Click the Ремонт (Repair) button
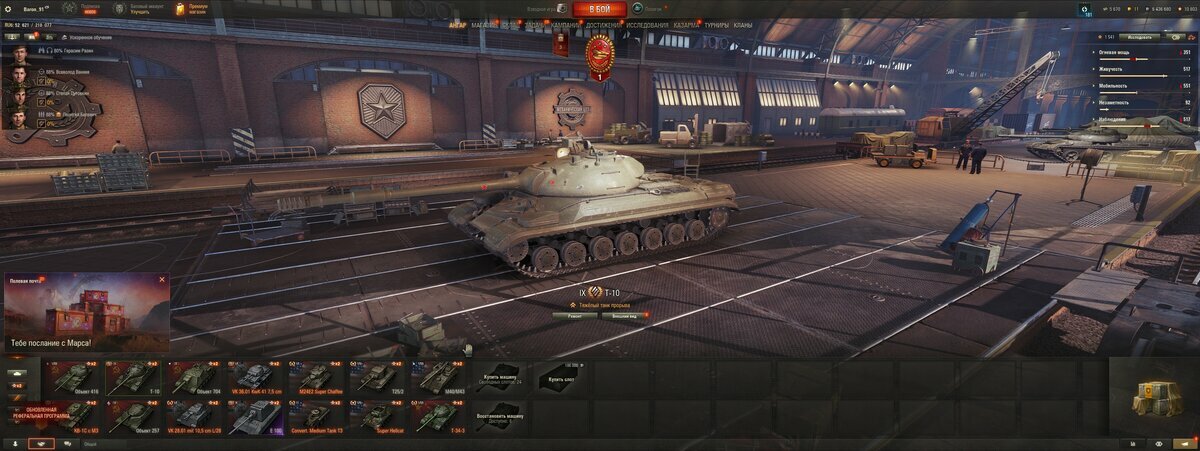The image size is (1200, 451). (575, 315)
